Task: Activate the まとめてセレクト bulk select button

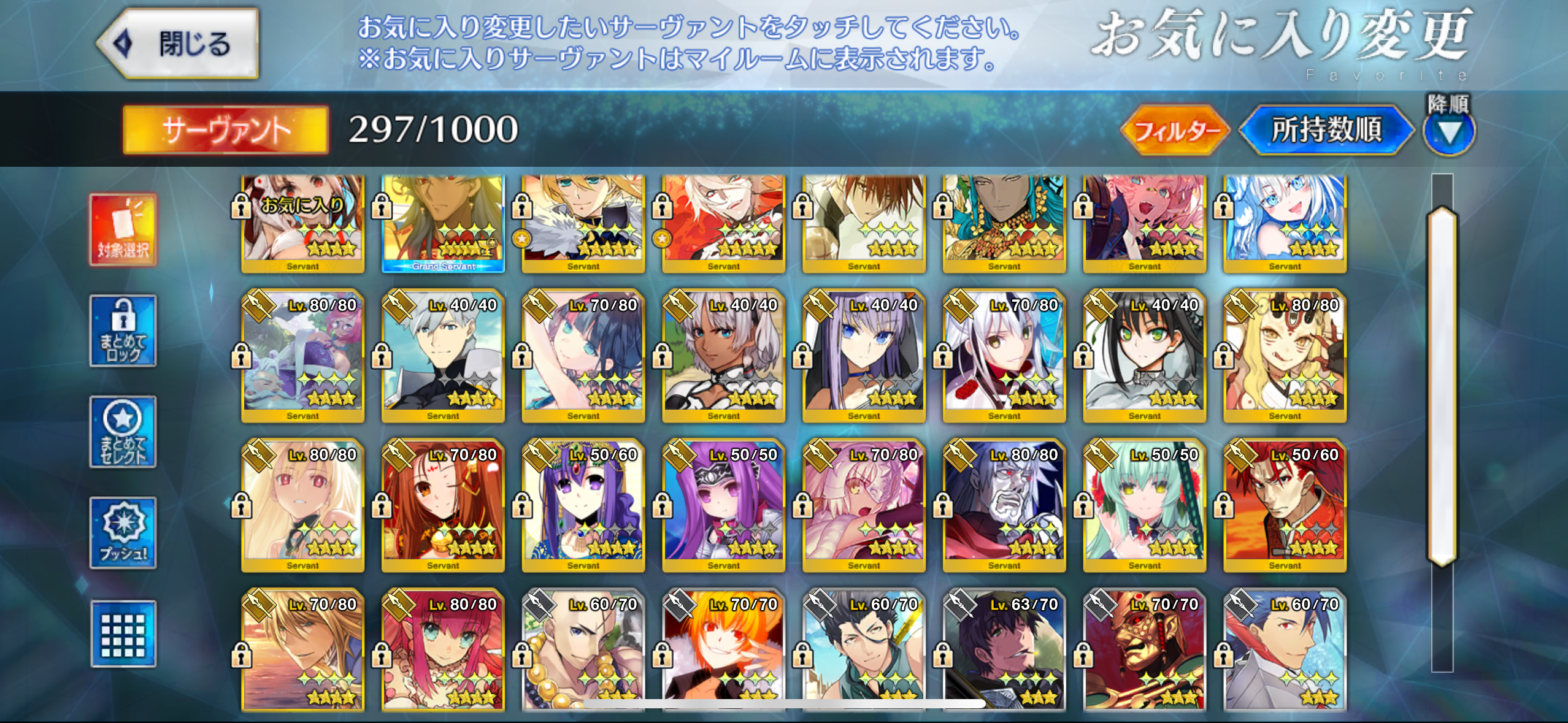Action: (123, 432)
